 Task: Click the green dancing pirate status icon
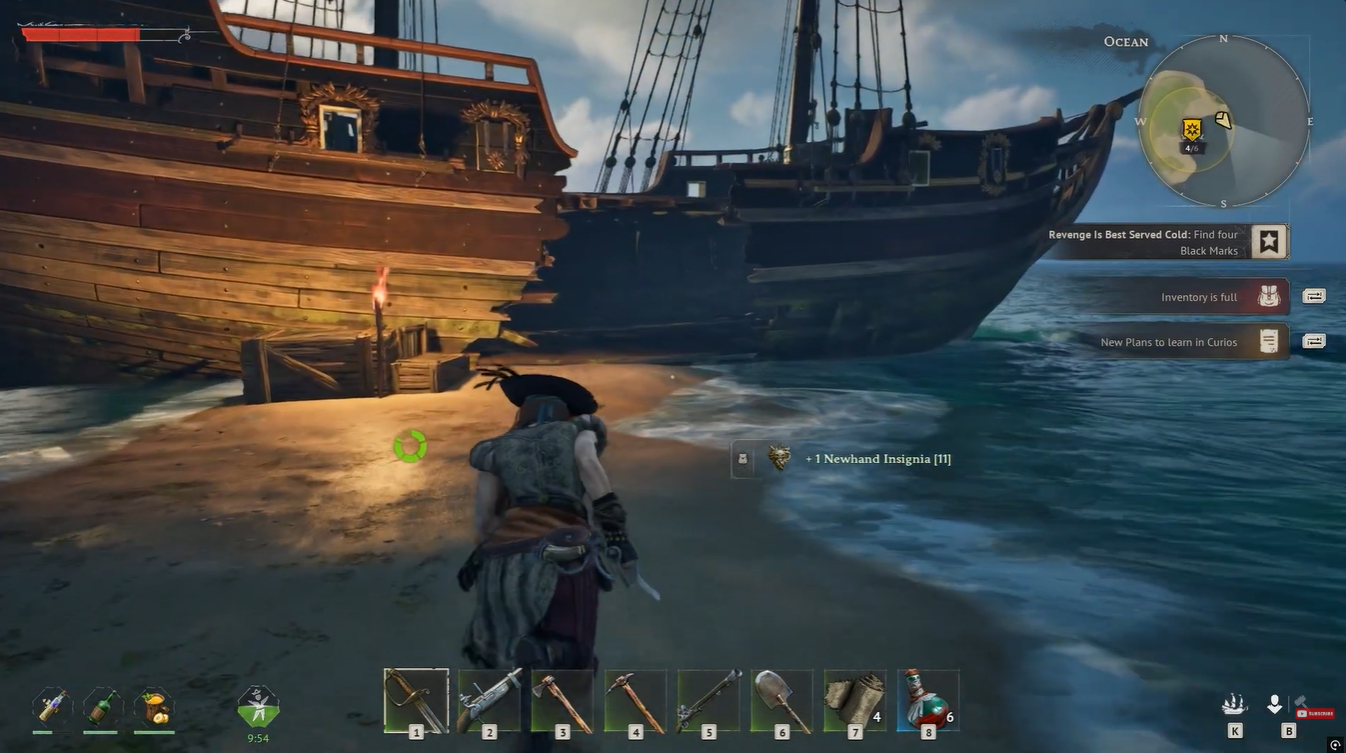point(258,707)
